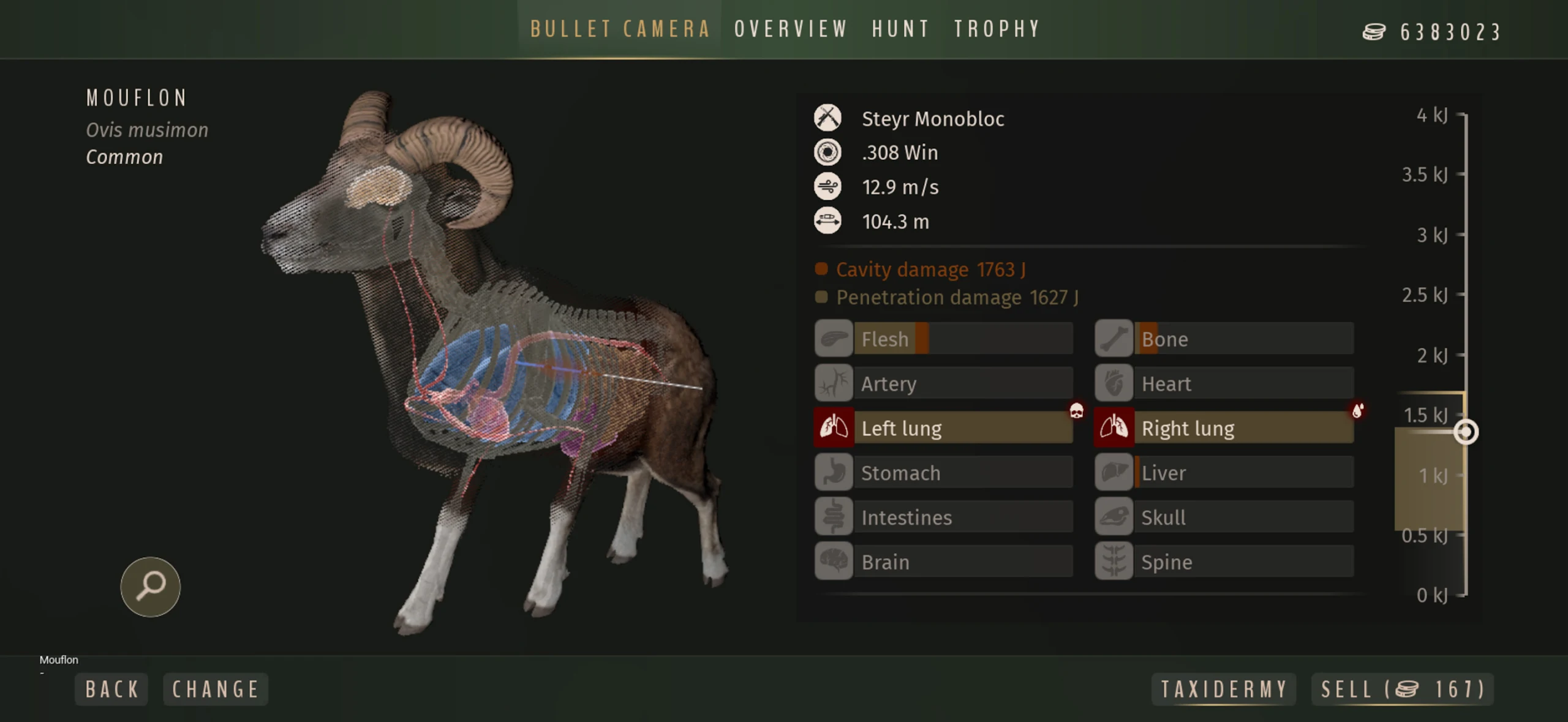Click the Back button
The width and height of the screenshot is (1568, 722).
[112, 690]
